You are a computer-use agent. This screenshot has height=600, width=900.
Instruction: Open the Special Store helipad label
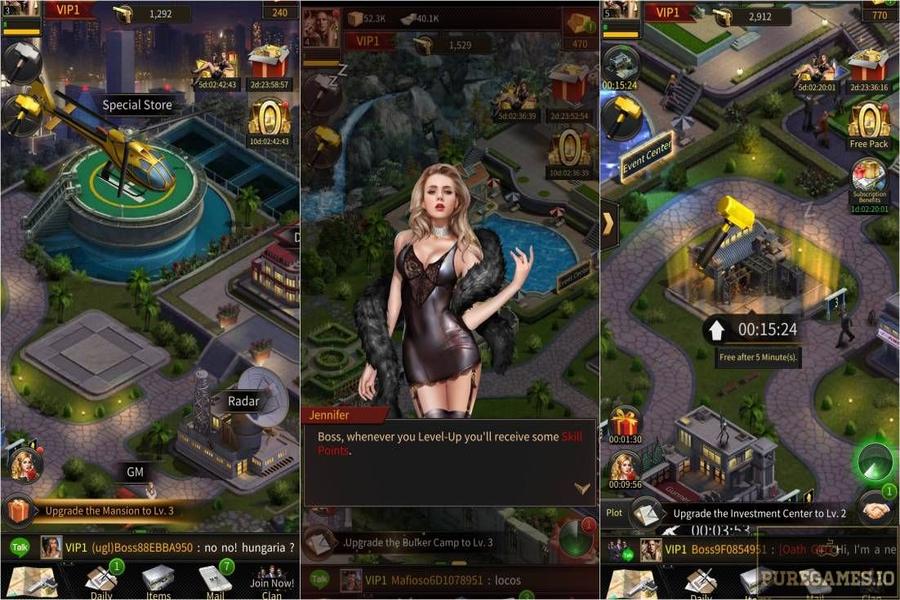click(x=137, y=105)
